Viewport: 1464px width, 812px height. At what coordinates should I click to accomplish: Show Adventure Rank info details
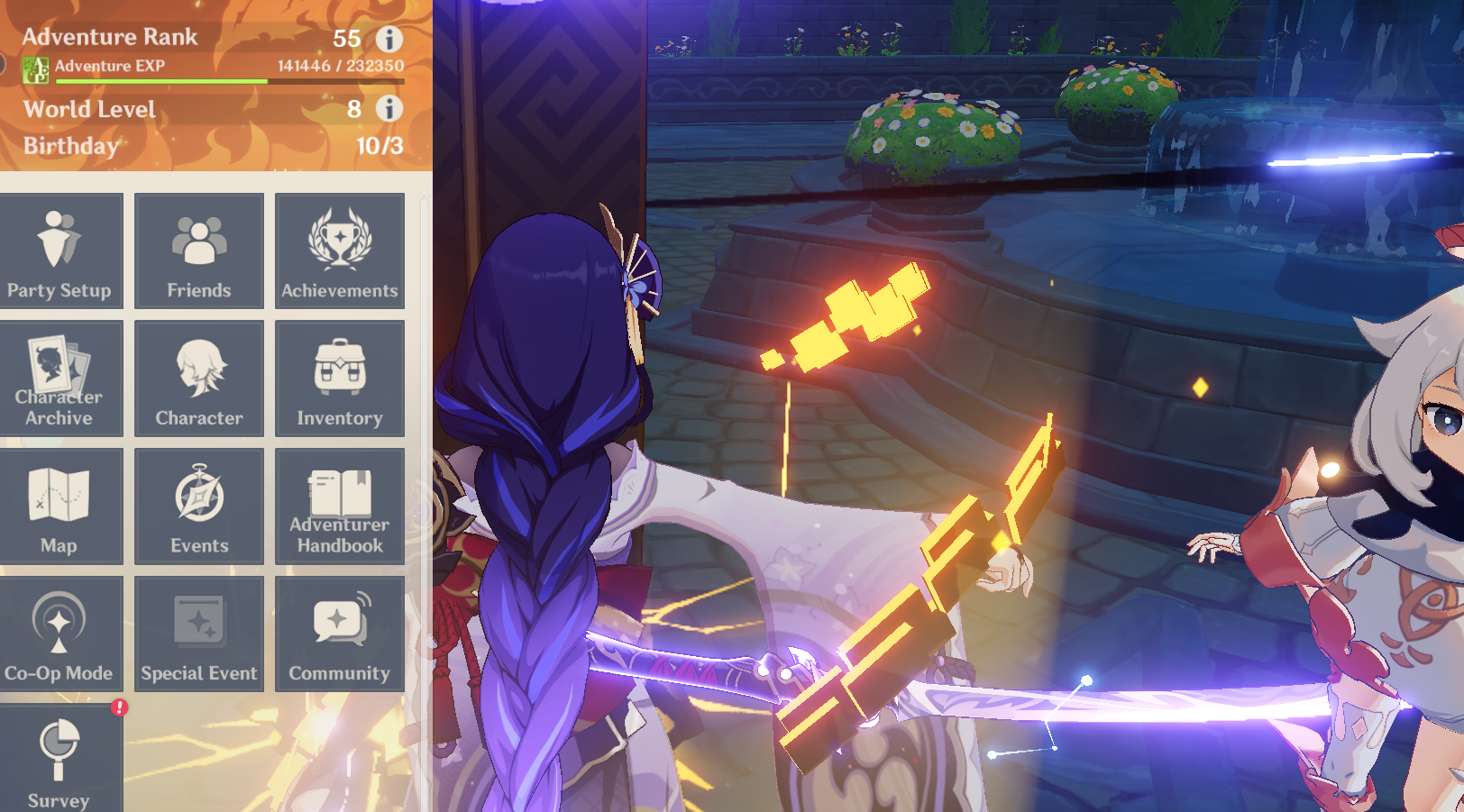[389, 39]
